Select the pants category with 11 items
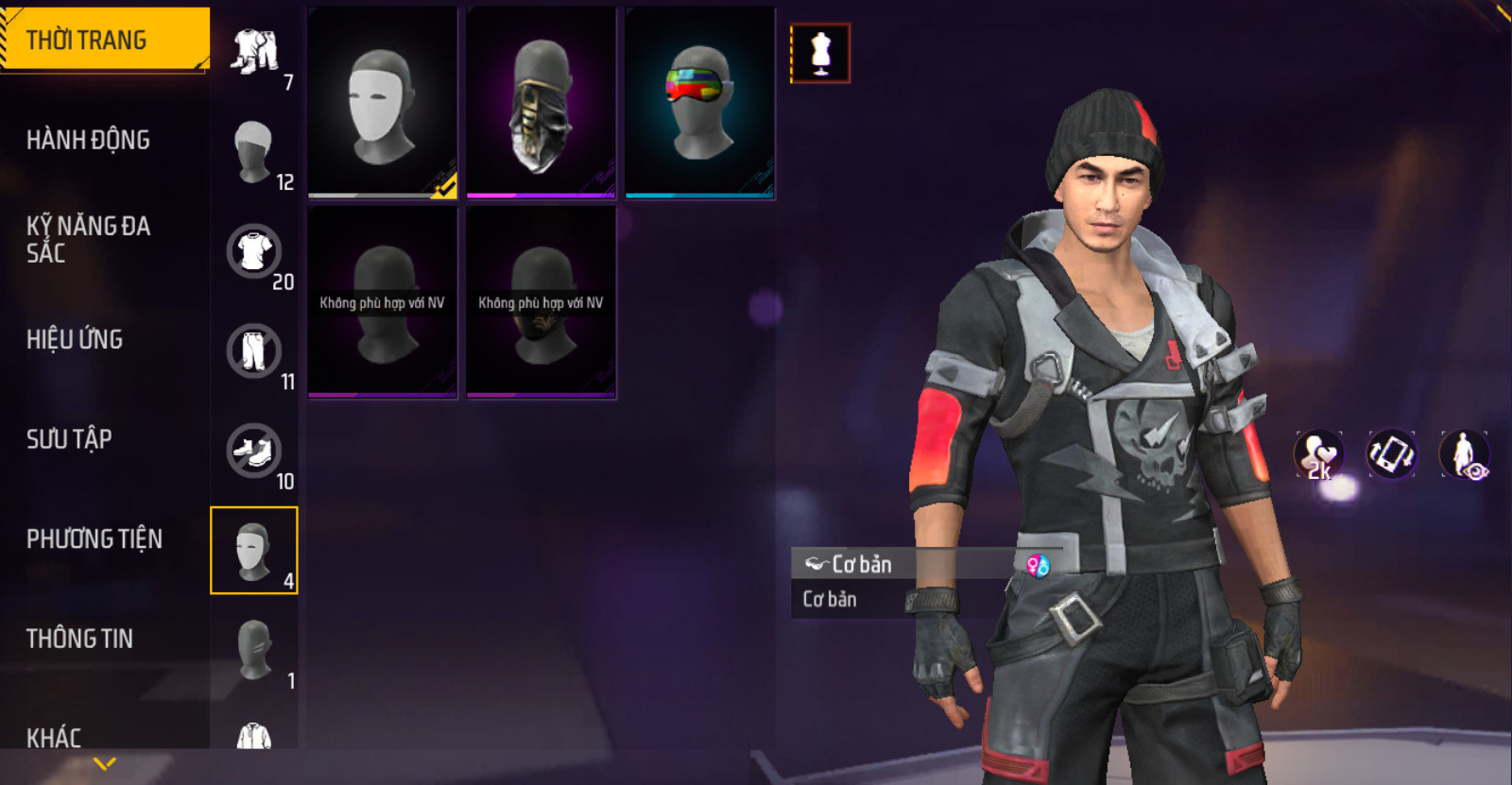1512x785 pixels. [x=254, y=351]
